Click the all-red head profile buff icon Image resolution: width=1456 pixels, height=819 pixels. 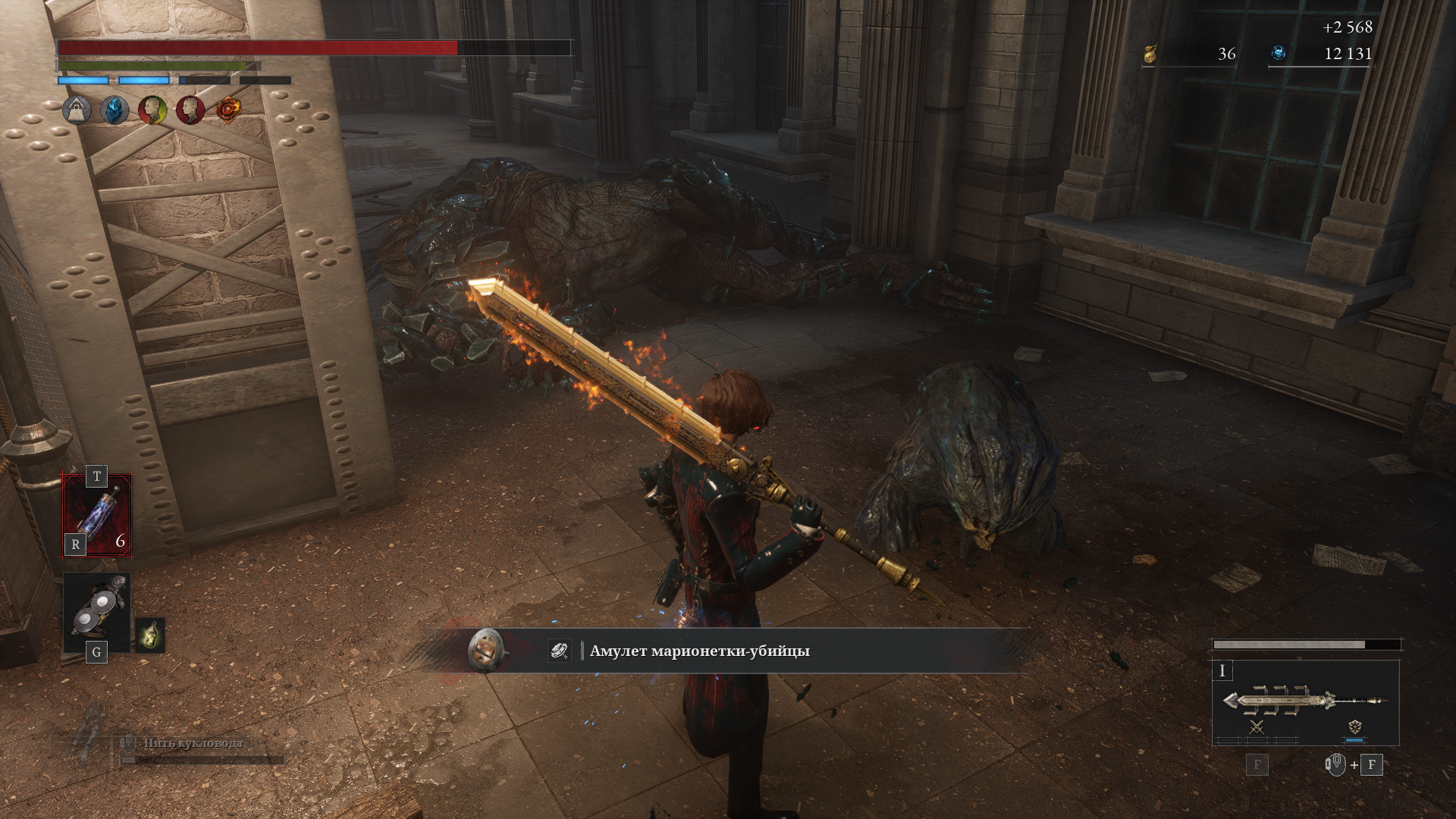pyautogui.click(x=190, y=111)
